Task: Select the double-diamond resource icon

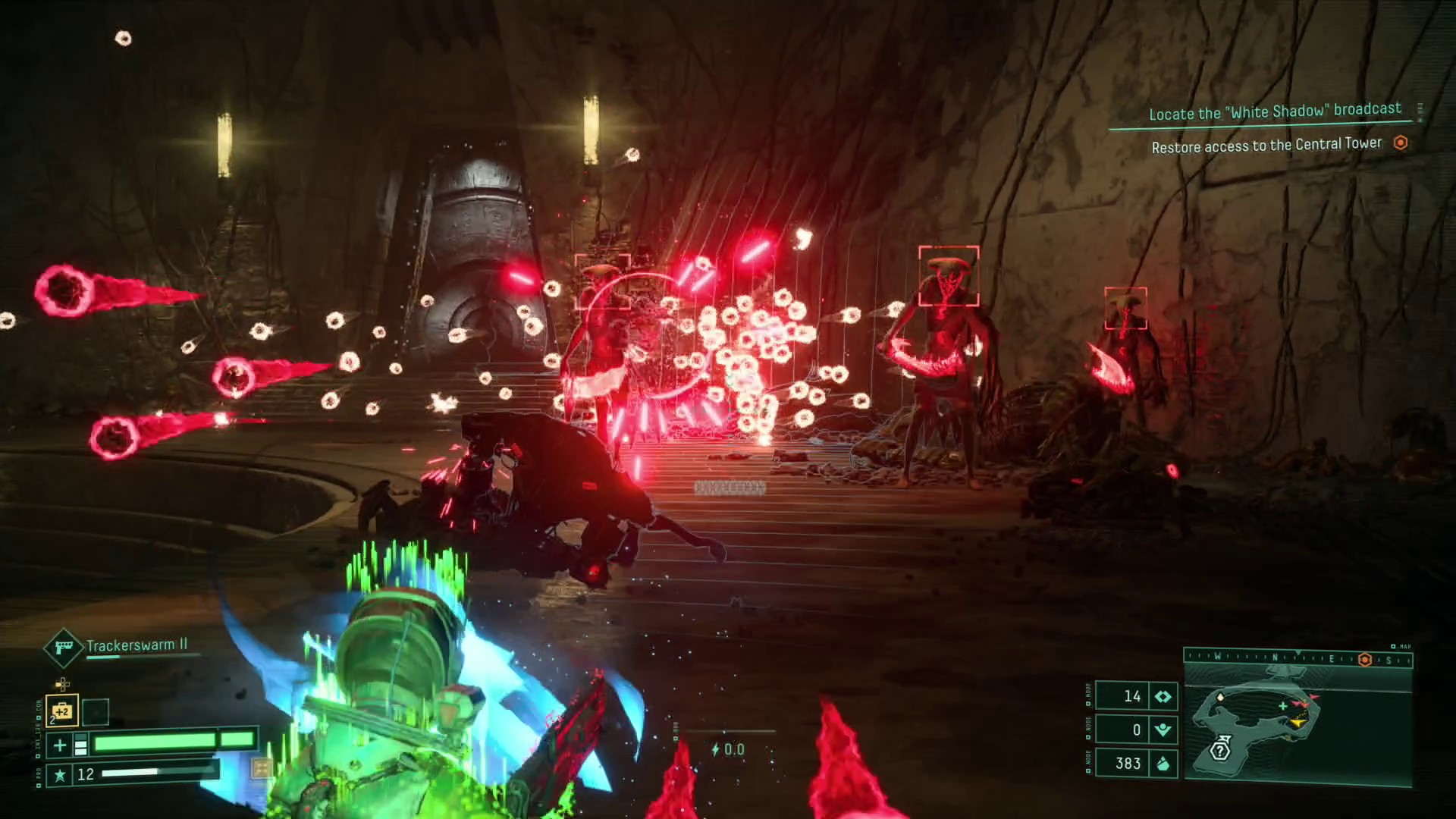Action: point(1163,696)
